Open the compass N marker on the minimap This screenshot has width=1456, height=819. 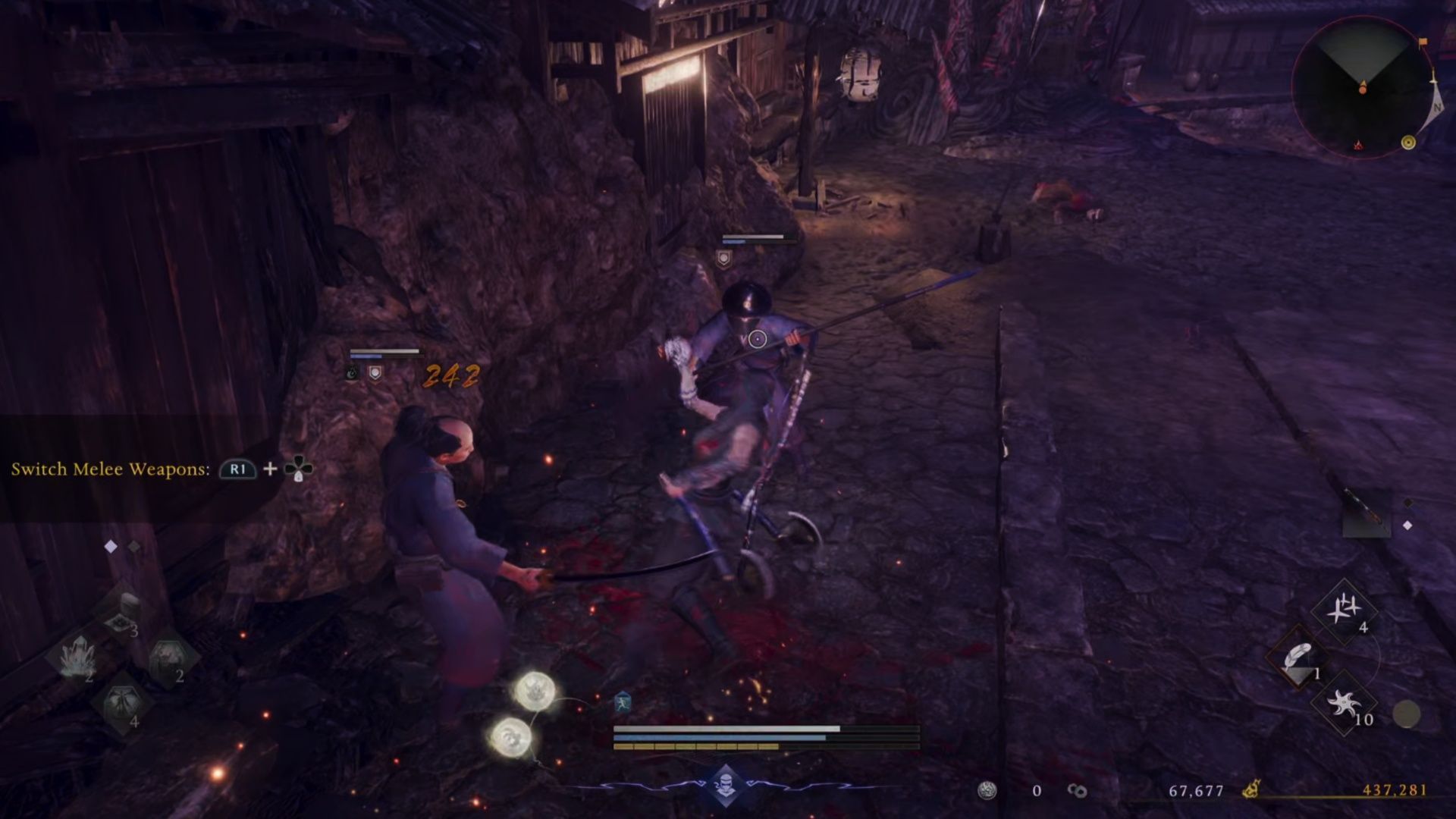click(1437, 106)
